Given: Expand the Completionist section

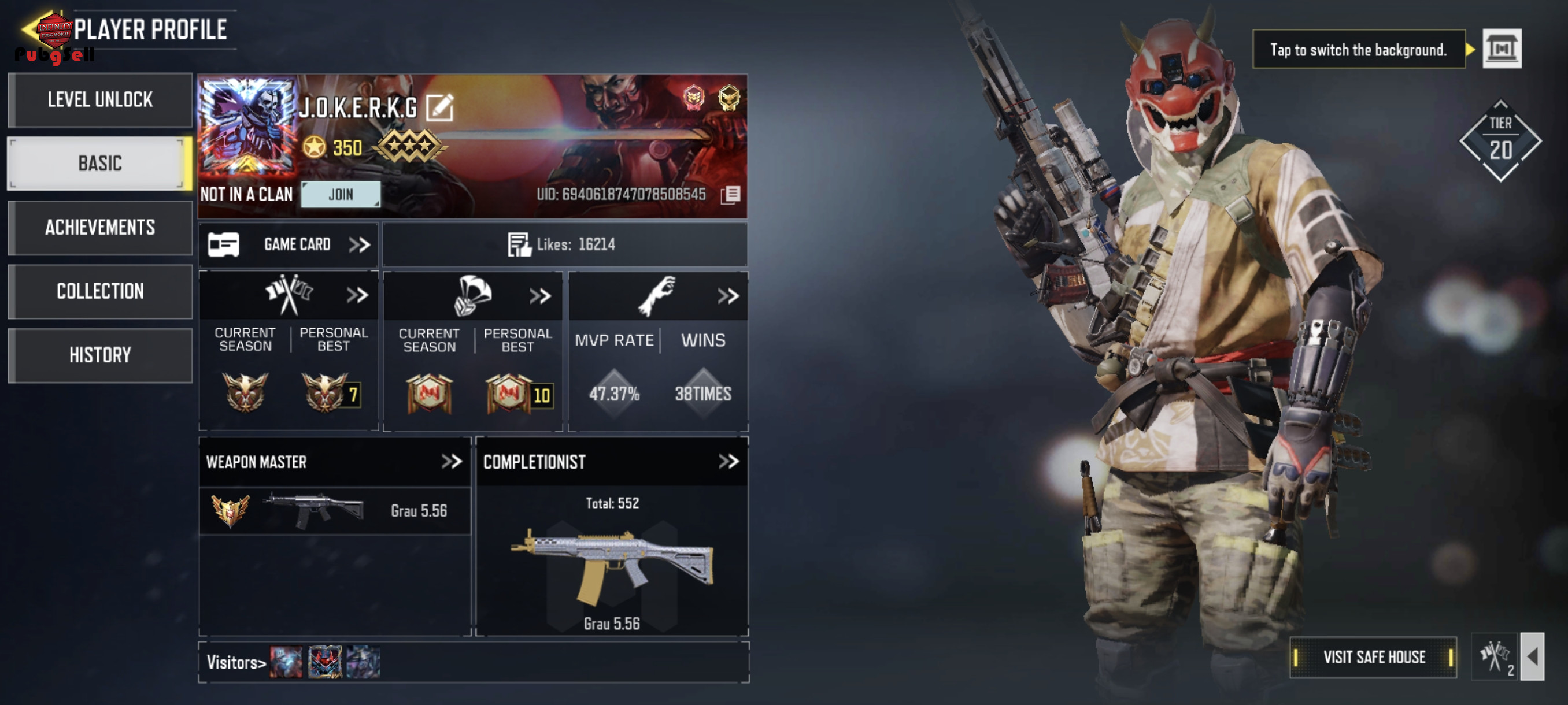Looking at the screenshot, I should click(x=728, y=462).
